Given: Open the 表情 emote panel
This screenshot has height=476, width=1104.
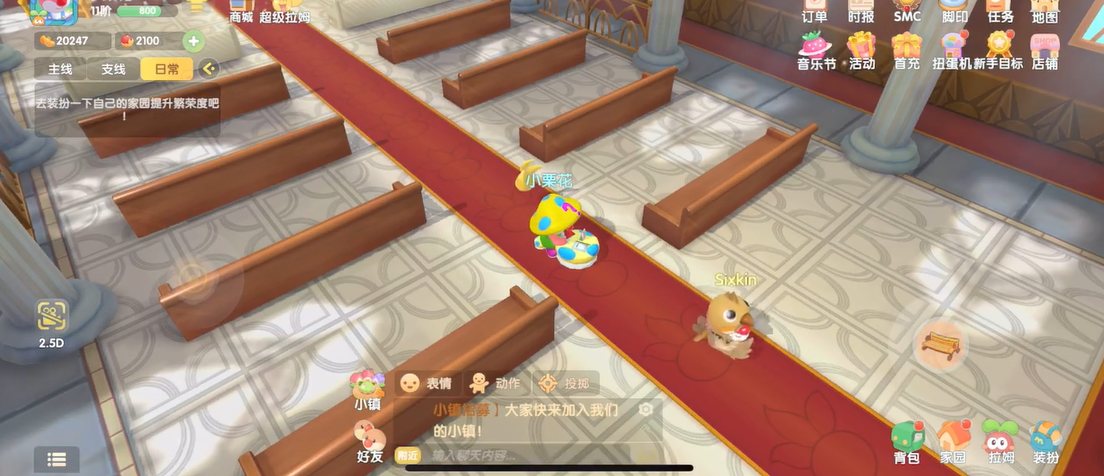Looking at the screenshot, I should point(426,383).
